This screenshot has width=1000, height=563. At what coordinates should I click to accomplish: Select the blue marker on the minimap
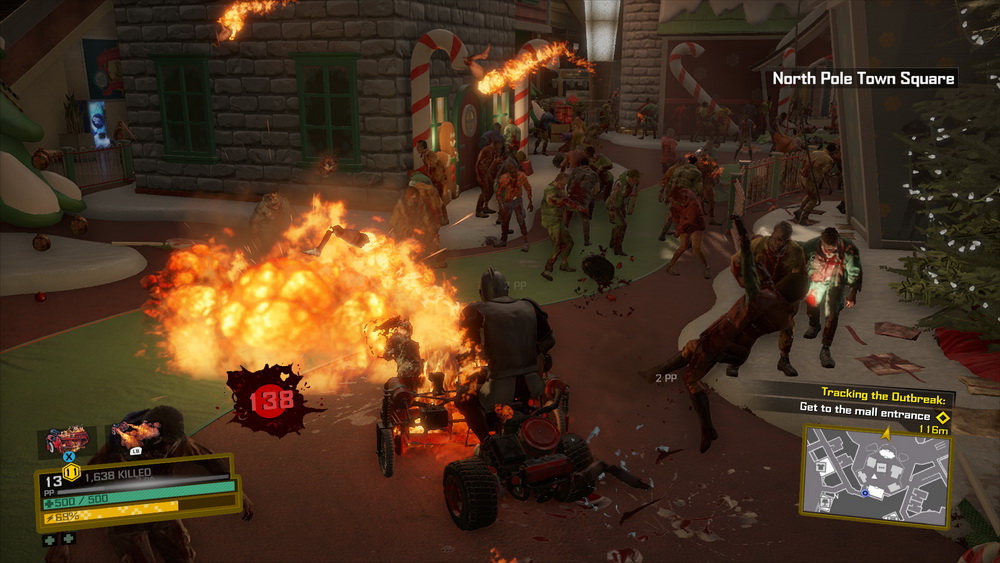click(x=864, y=492)
